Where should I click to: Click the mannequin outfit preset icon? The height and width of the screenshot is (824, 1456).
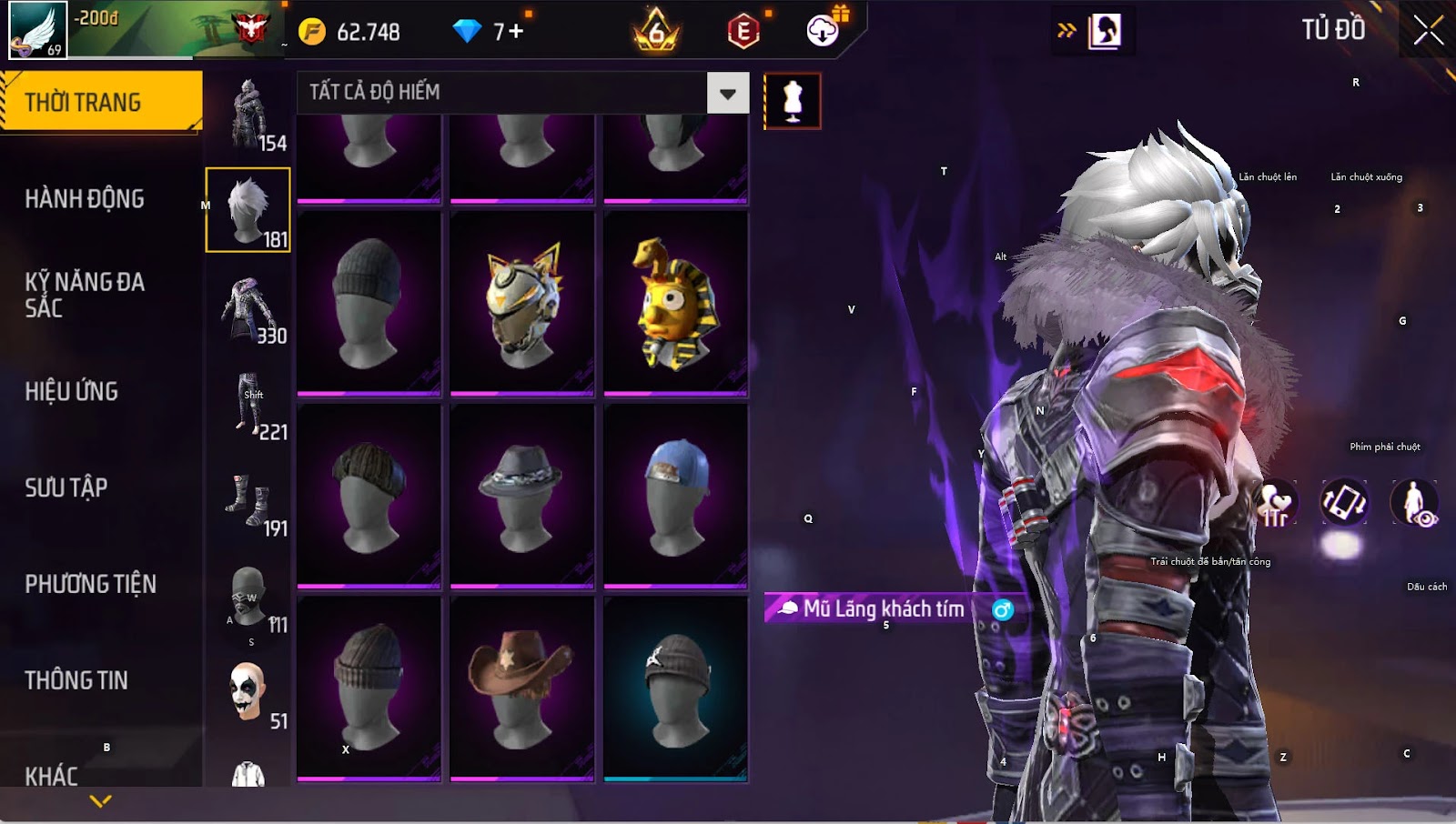[792, 101]
